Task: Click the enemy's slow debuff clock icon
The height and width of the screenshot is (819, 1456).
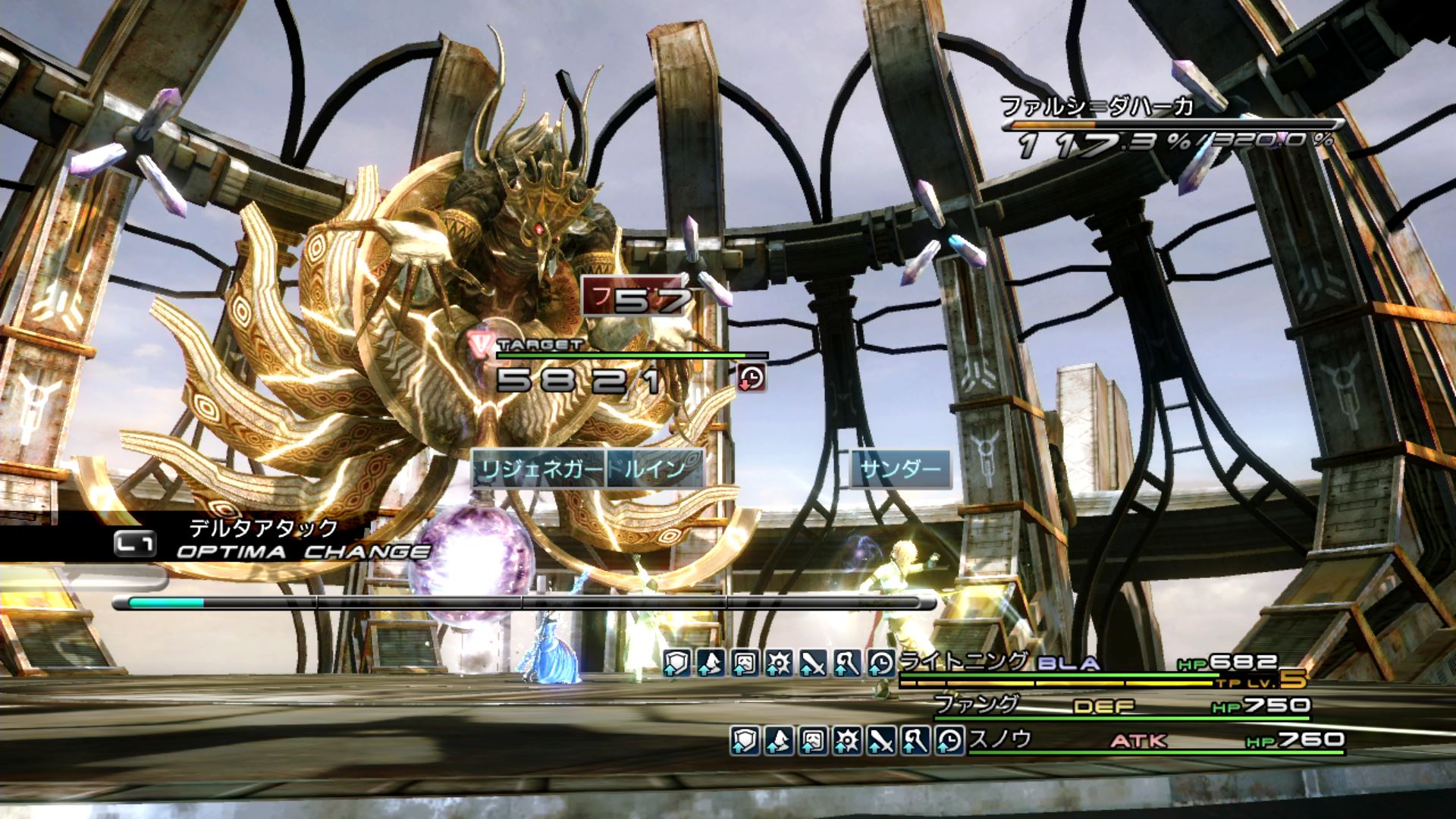Action: tap(752, 377)
